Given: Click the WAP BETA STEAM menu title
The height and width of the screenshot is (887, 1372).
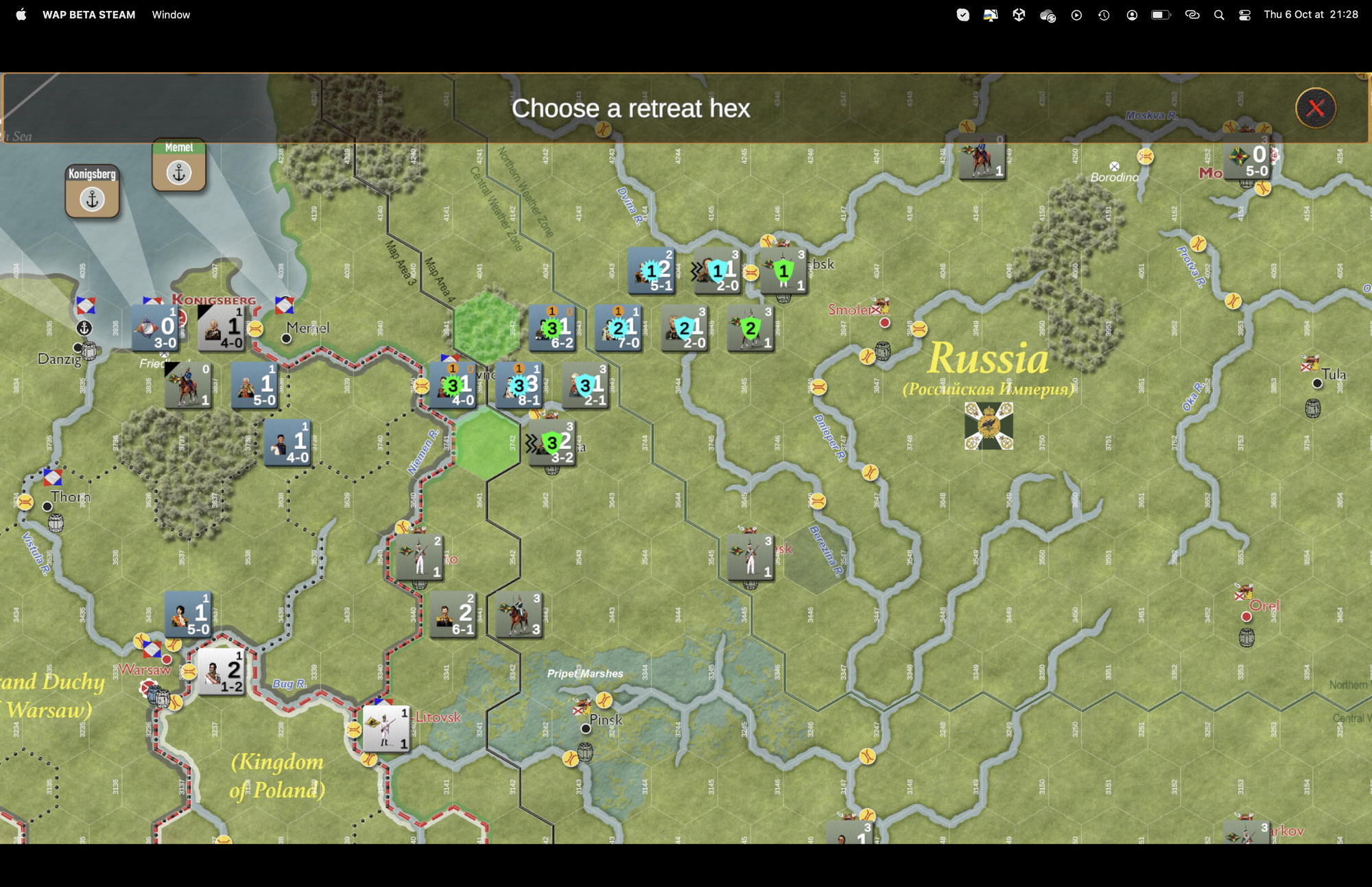Looking at the screenshot, I should coord(90,14).
